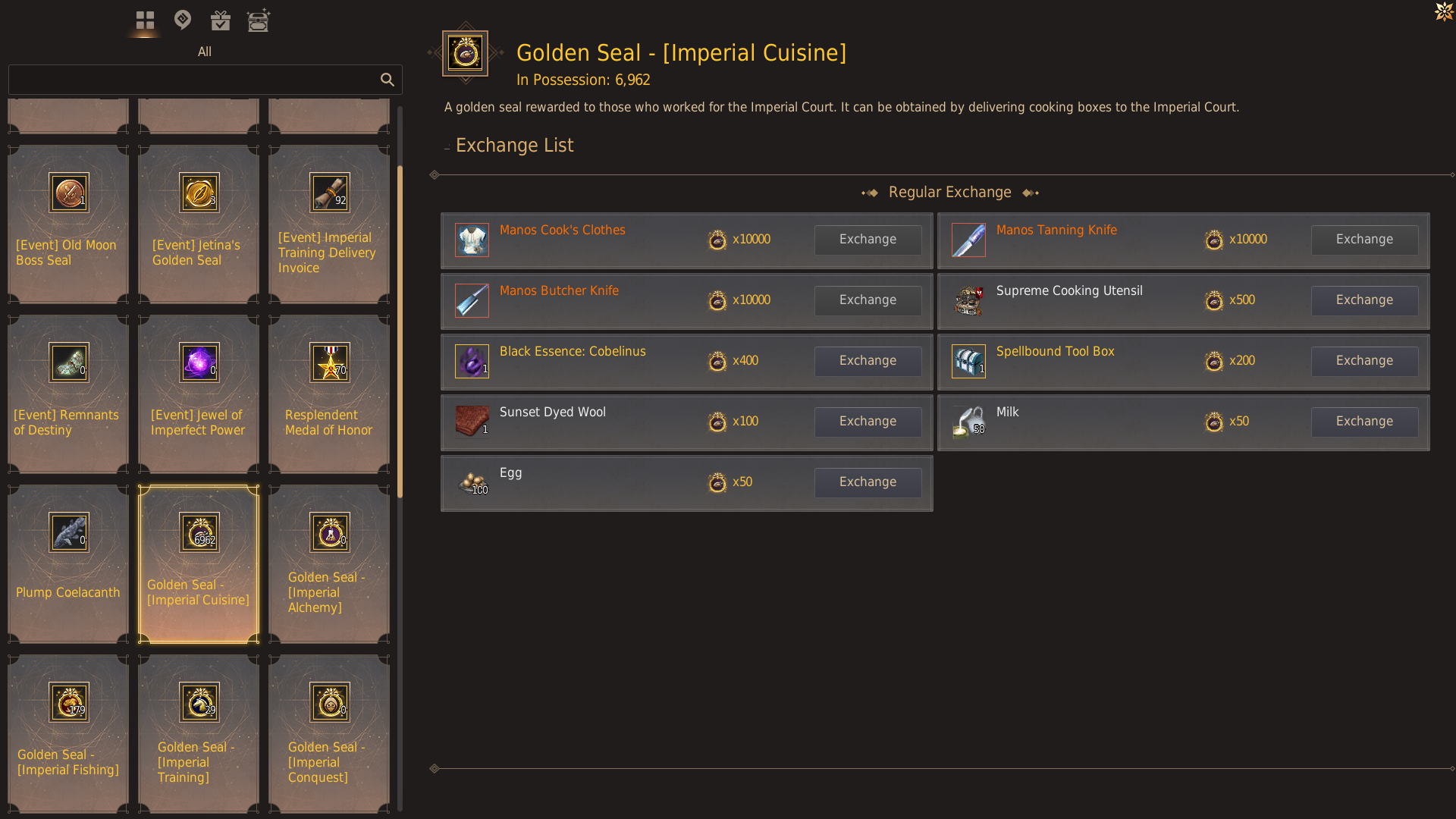Select the Golden Seal [Imperial Alchemy] item
The image size is (1456, 819).
[x=328, y=532]
